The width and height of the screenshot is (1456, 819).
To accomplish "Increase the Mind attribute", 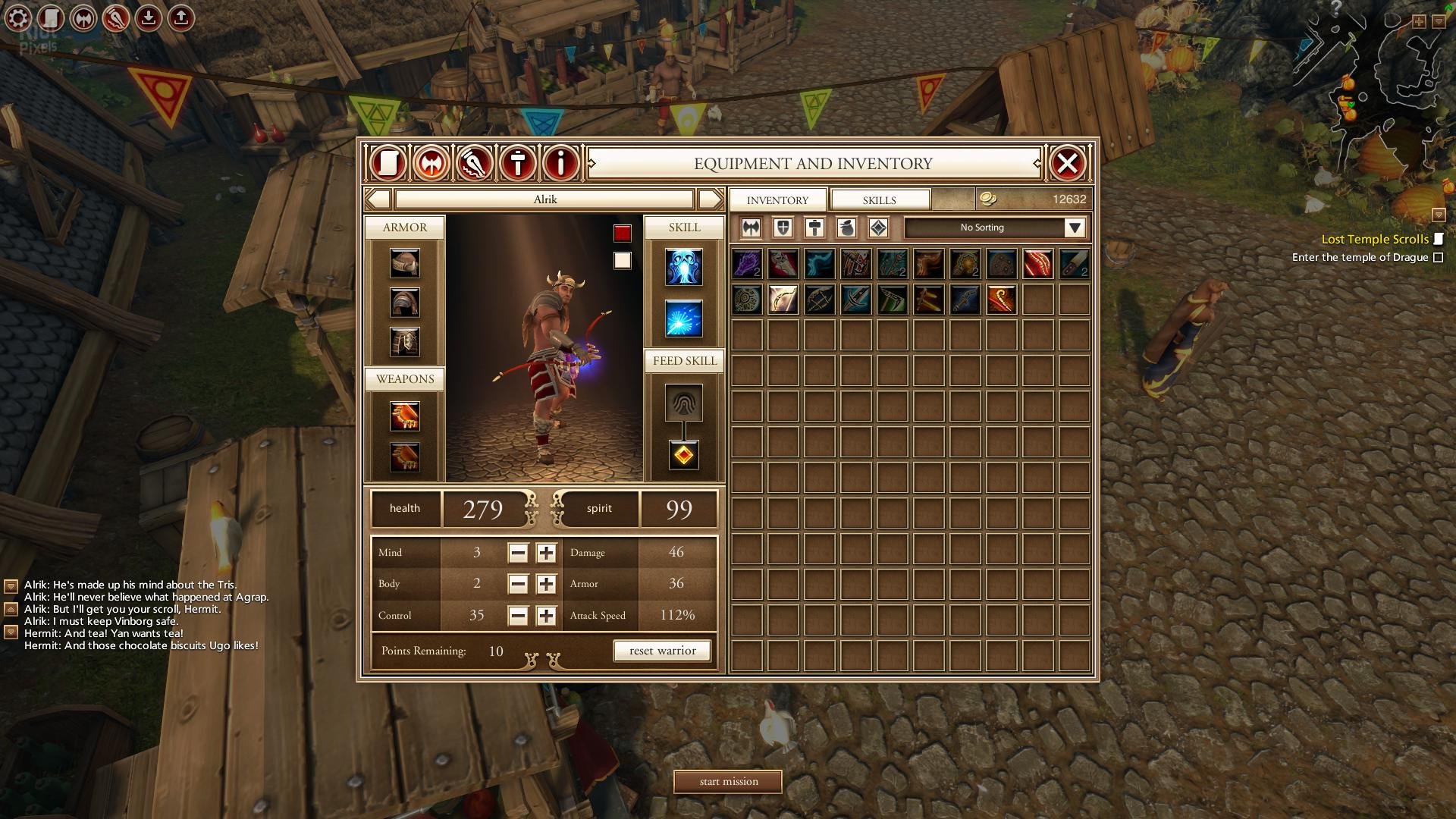I will 546,553.
